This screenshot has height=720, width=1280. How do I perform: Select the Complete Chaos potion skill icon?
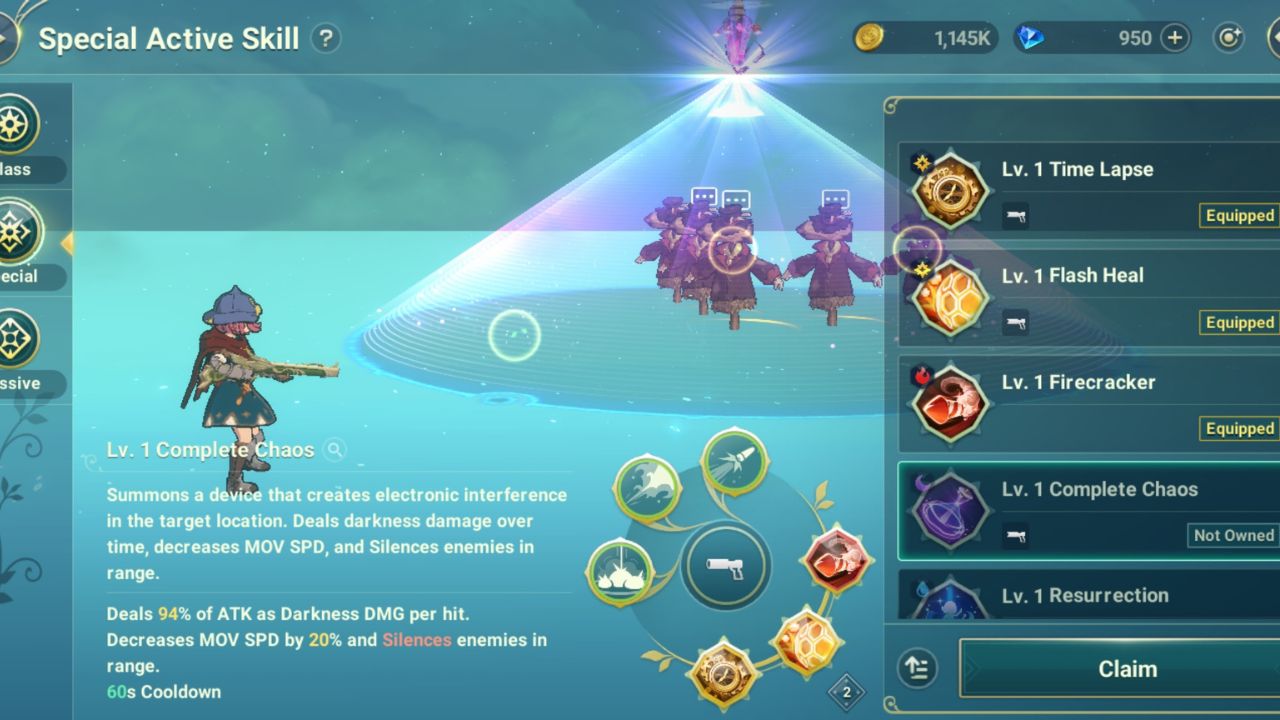(948, 507)
